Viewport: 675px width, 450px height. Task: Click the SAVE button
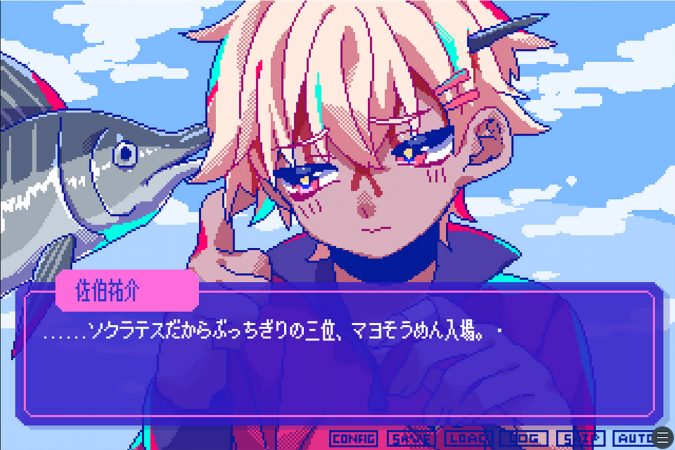coord(410,438)
